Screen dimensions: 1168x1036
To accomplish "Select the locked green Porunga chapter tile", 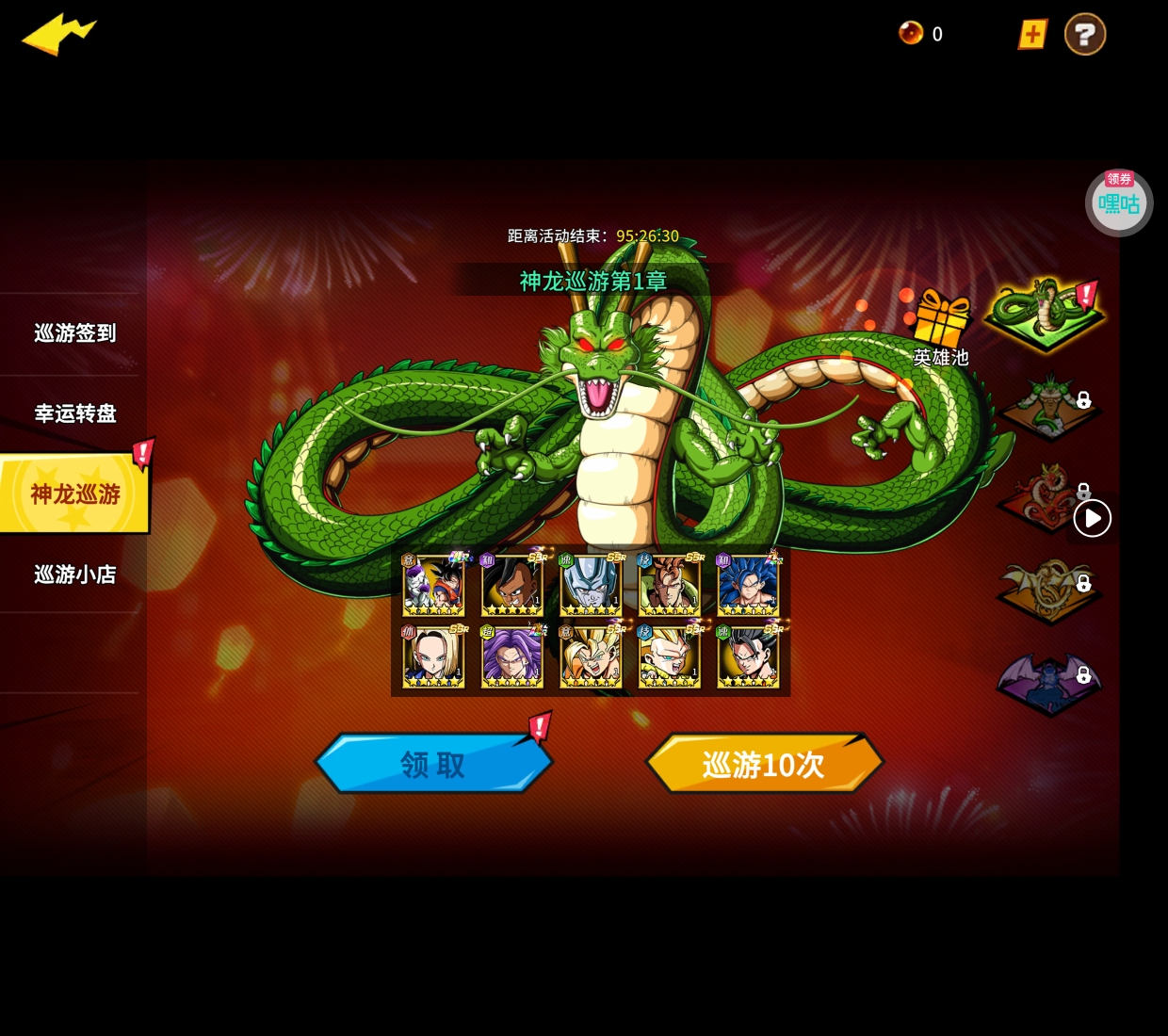I will 1047,405.
